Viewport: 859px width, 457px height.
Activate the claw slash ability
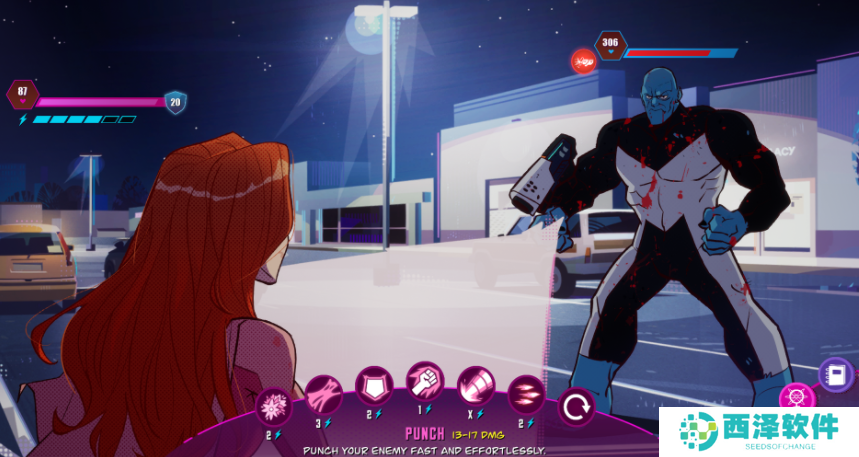[x=323, y=393]
